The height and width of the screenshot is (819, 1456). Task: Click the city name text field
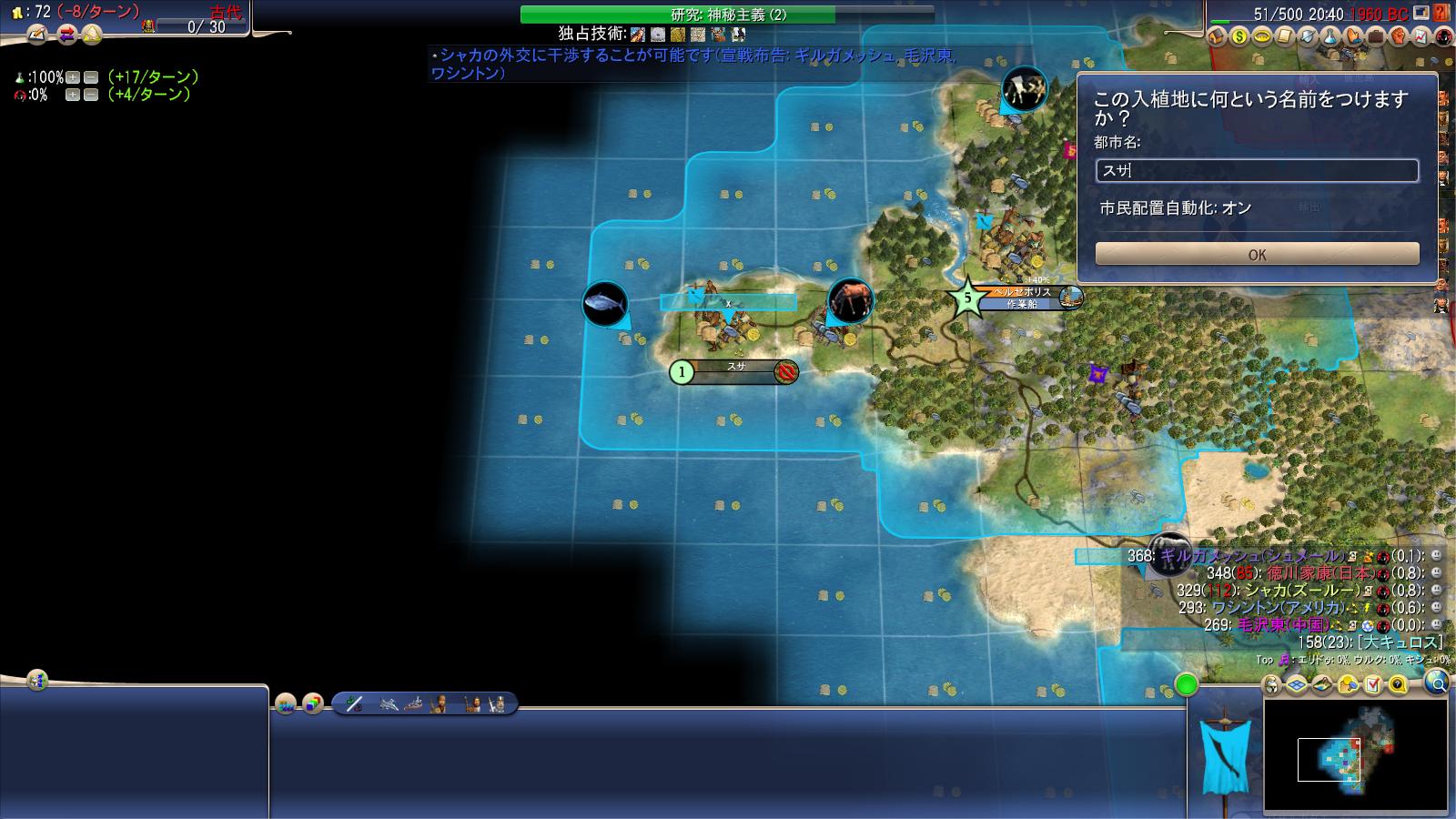[1257, 170]
